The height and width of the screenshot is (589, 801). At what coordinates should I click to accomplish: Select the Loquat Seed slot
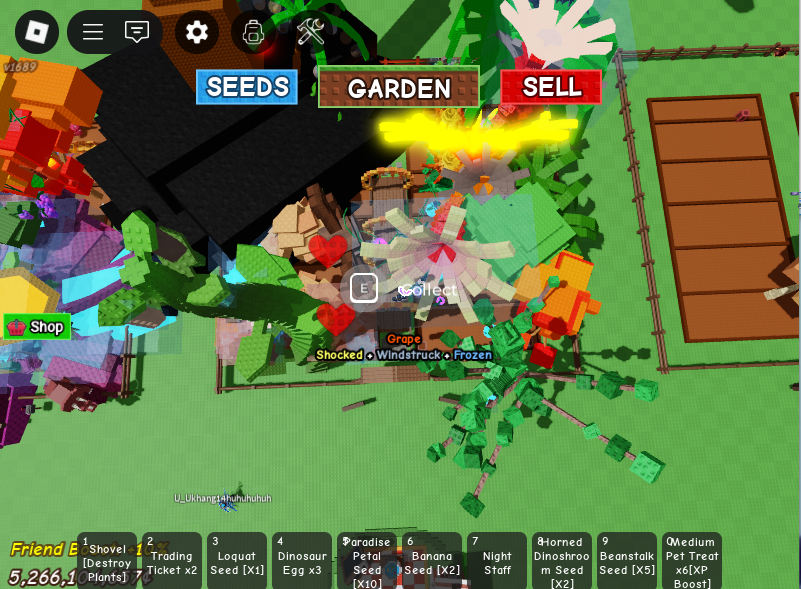point(237,561)
